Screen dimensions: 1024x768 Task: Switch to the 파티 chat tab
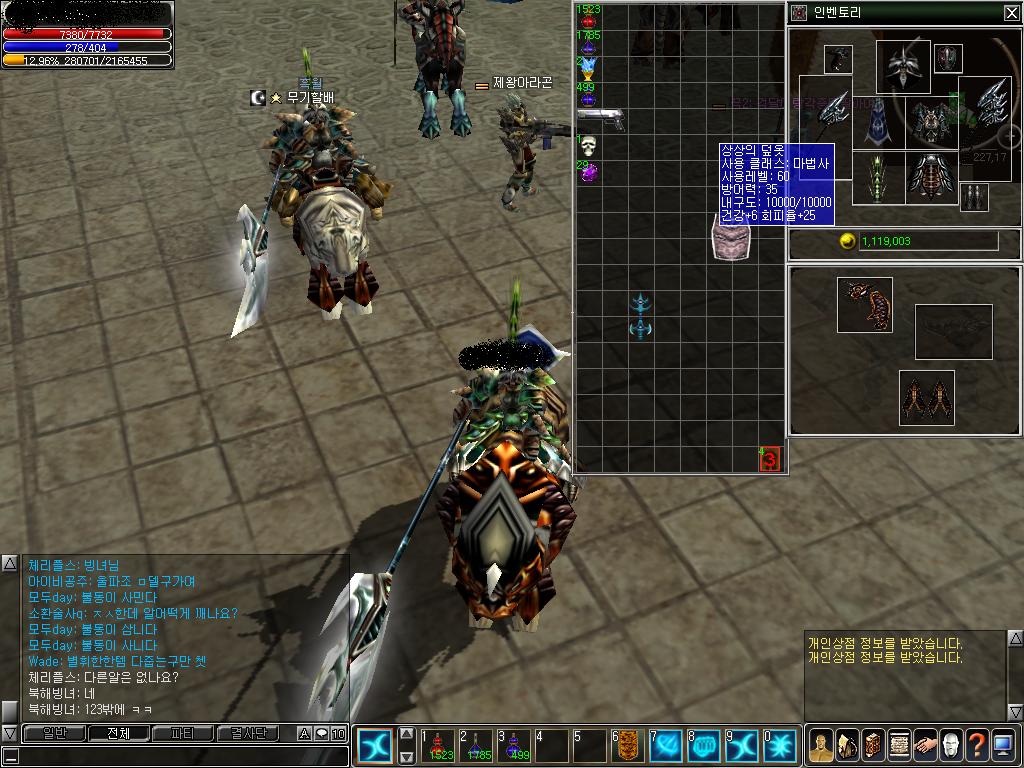pyautogui.click(x=182, y=734)
